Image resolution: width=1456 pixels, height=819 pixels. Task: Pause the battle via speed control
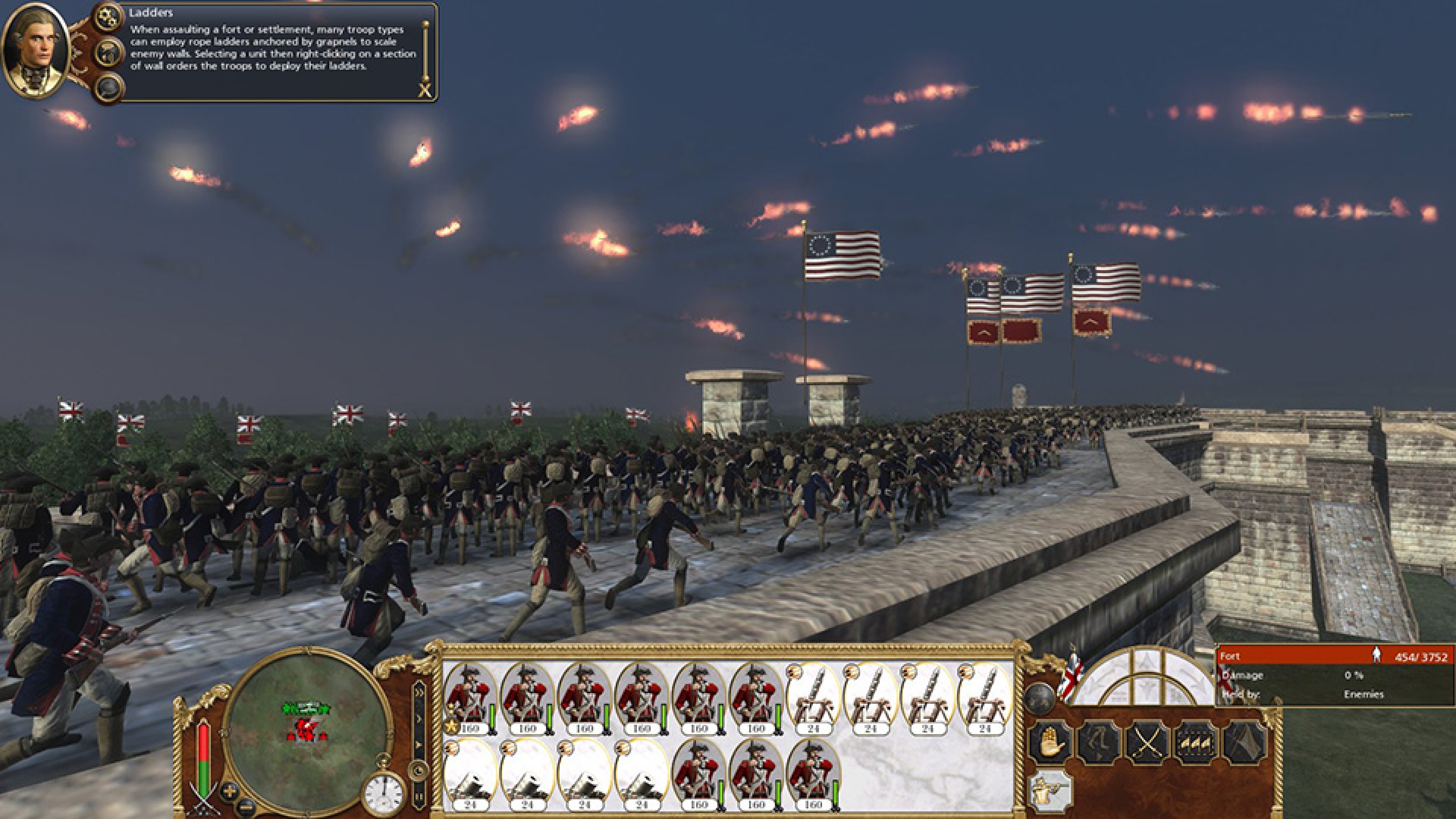coord(419,797)
